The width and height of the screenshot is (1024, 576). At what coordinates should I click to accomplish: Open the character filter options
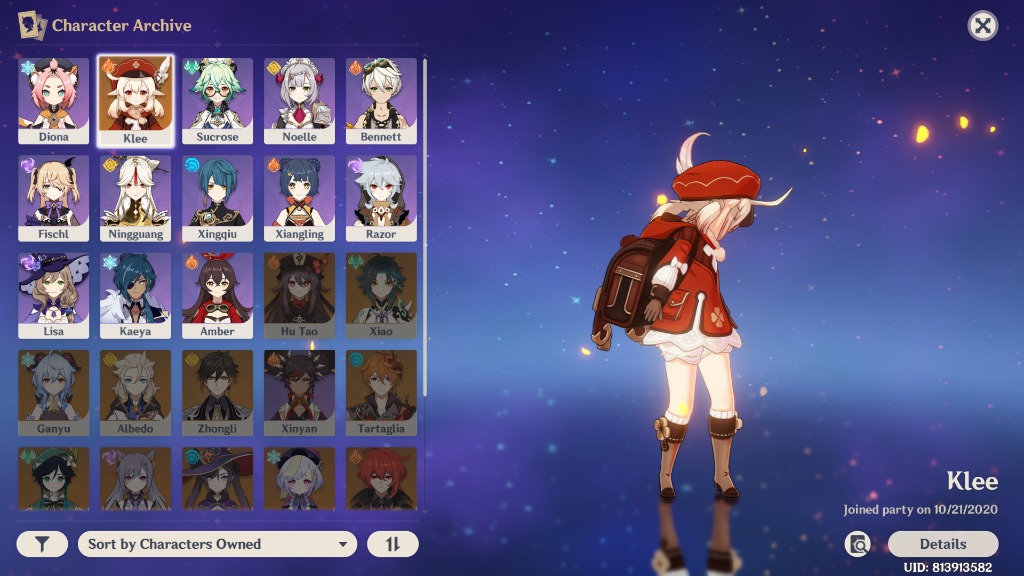(x=42, y=544)
